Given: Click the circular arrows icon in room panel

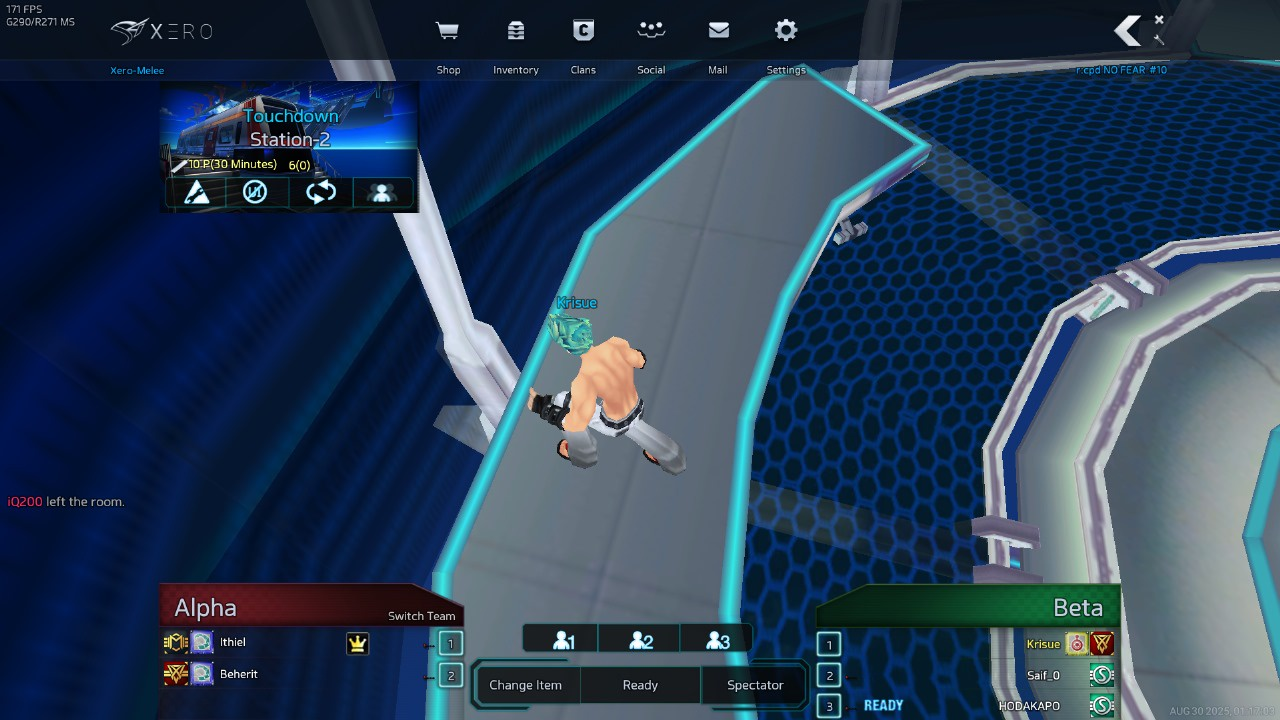Looking at the screenshot, I should click(x=320, y=192).
